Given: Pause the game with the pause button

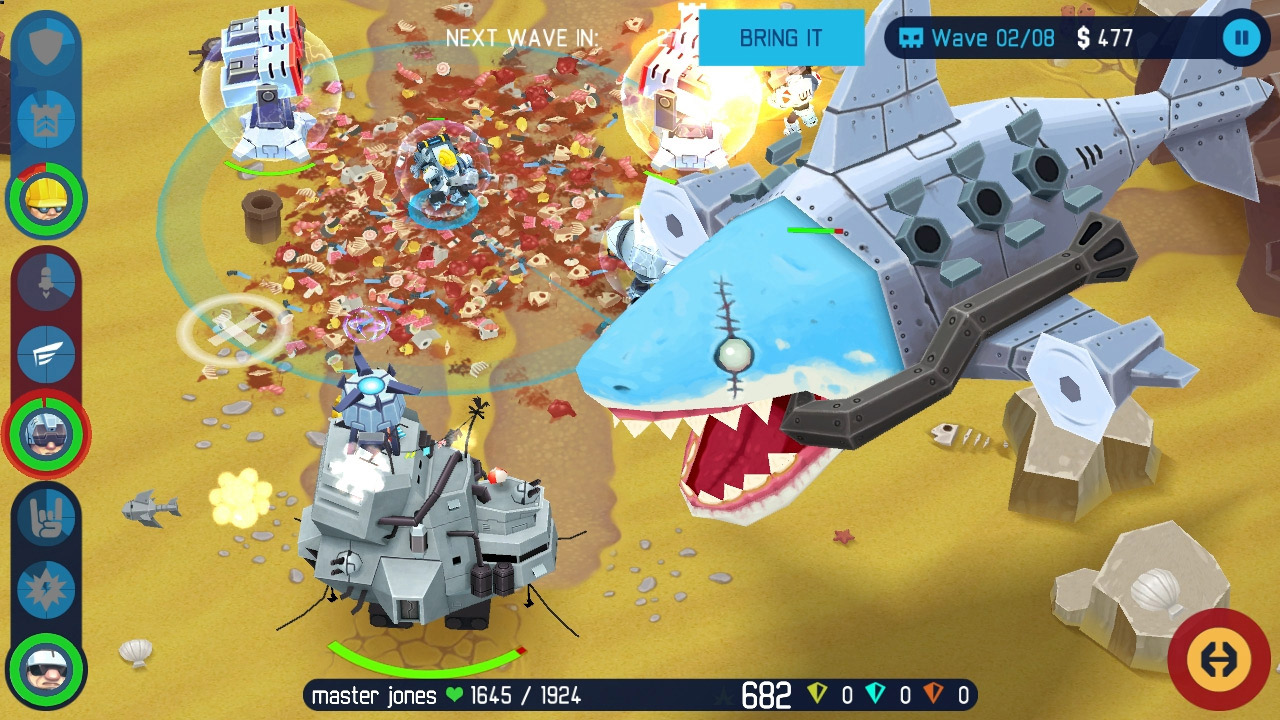Looking at the screenshot, I should point(1241,39).
